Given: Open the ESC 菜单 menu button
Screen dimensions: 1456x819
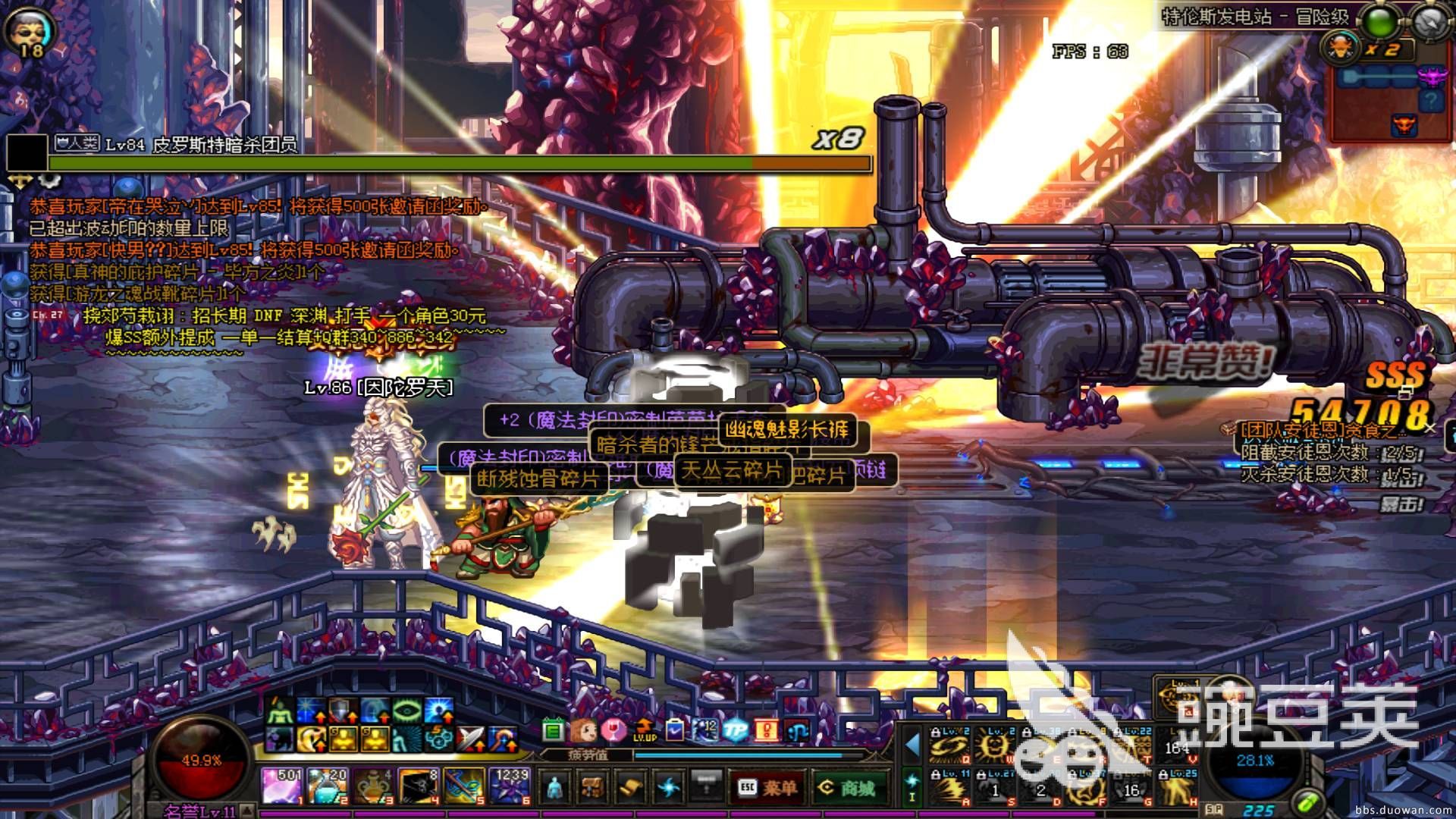Looking at the screenshot, I should pyautogui.click(x=767, y=787).
